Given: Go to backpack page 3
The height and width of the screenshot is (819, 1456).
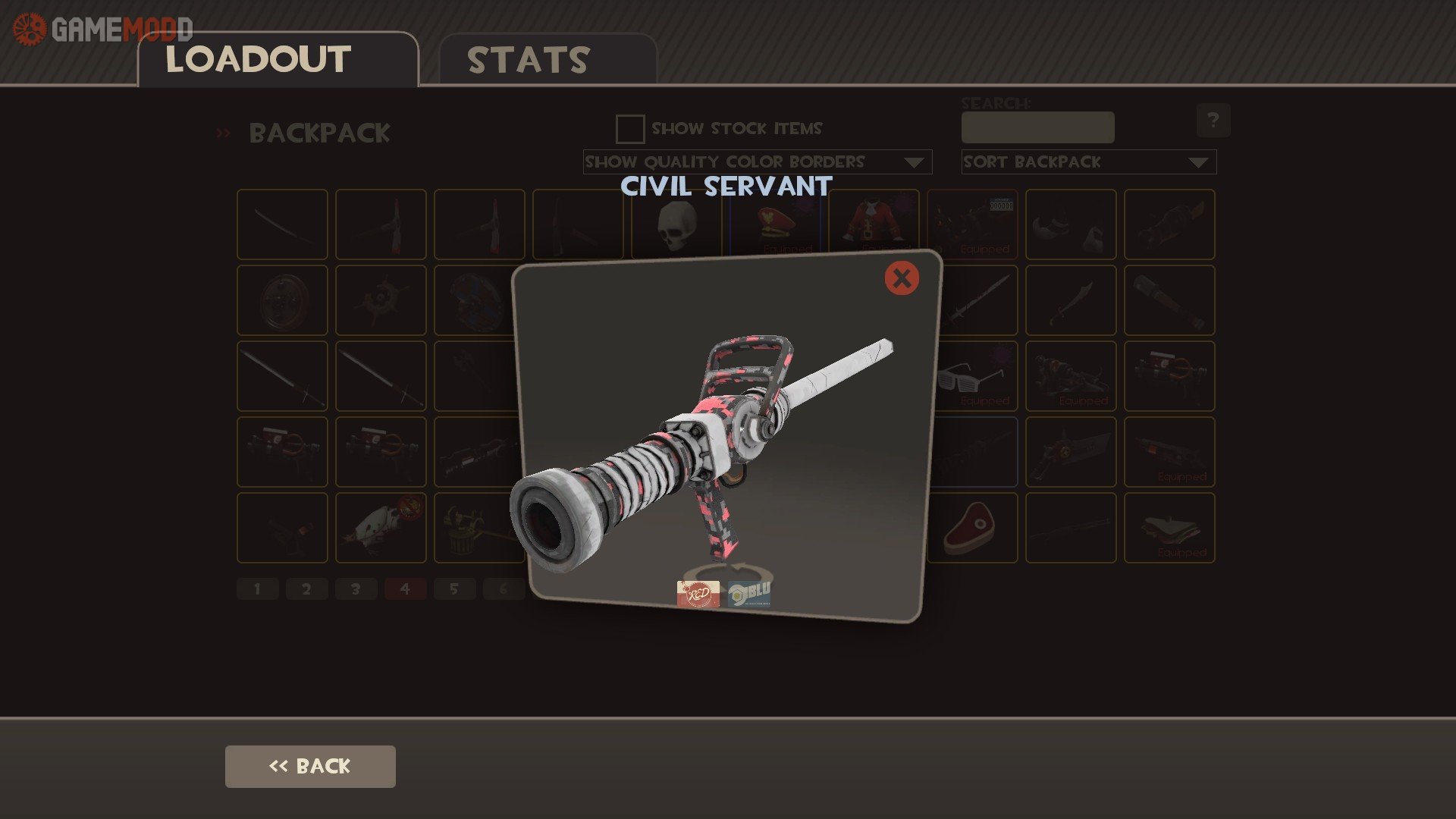Looking at the screenshot, I should 356,588.
